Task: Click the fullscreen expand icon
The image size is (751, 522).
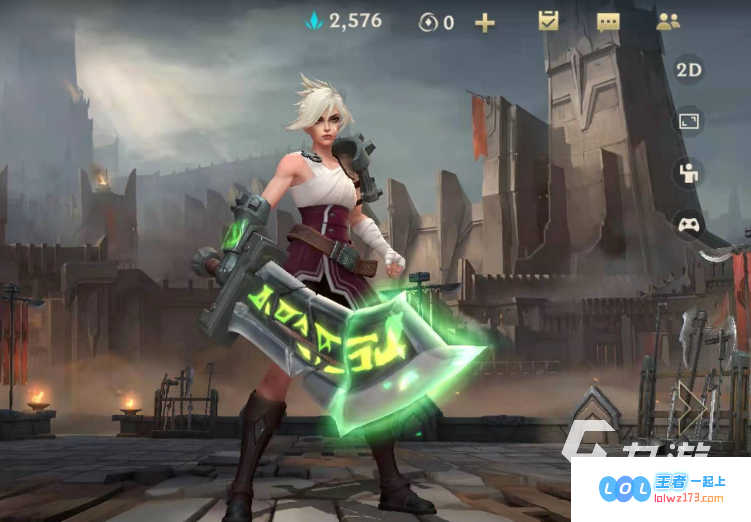Action: [x=689, y=121]
